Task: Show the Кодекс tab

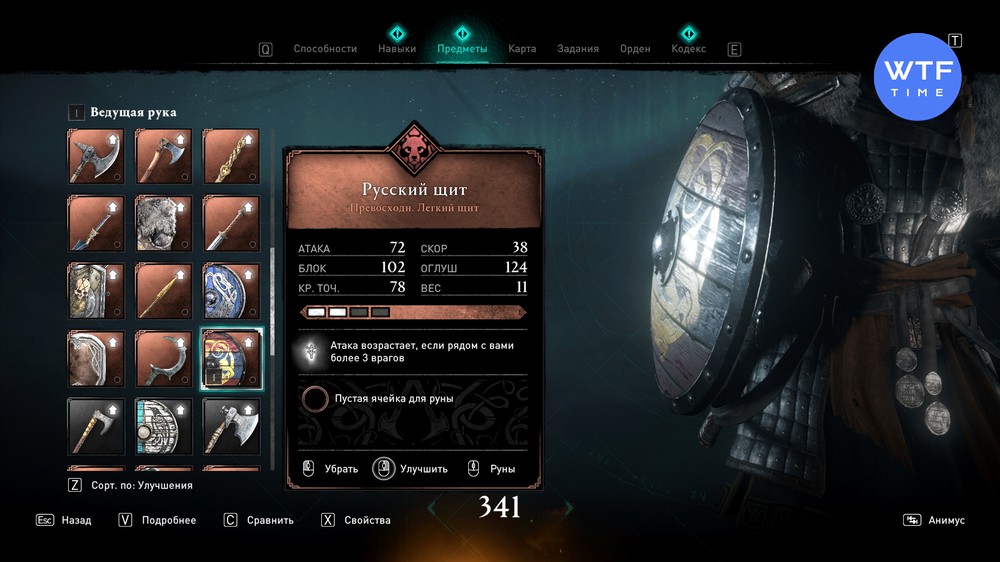Action: 688,48
